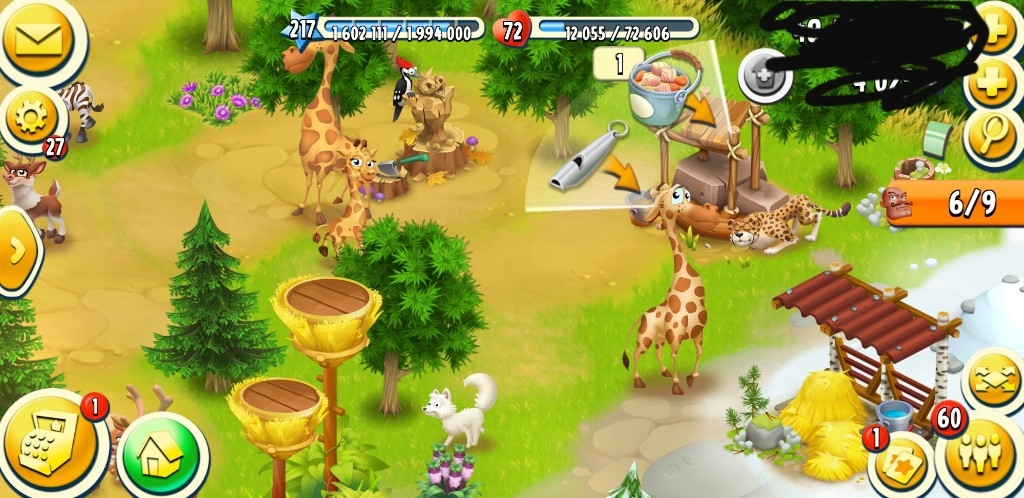Click the gray bucket plus button
This screenshot has width=1024, height=498.
click(x=766, y=74)
